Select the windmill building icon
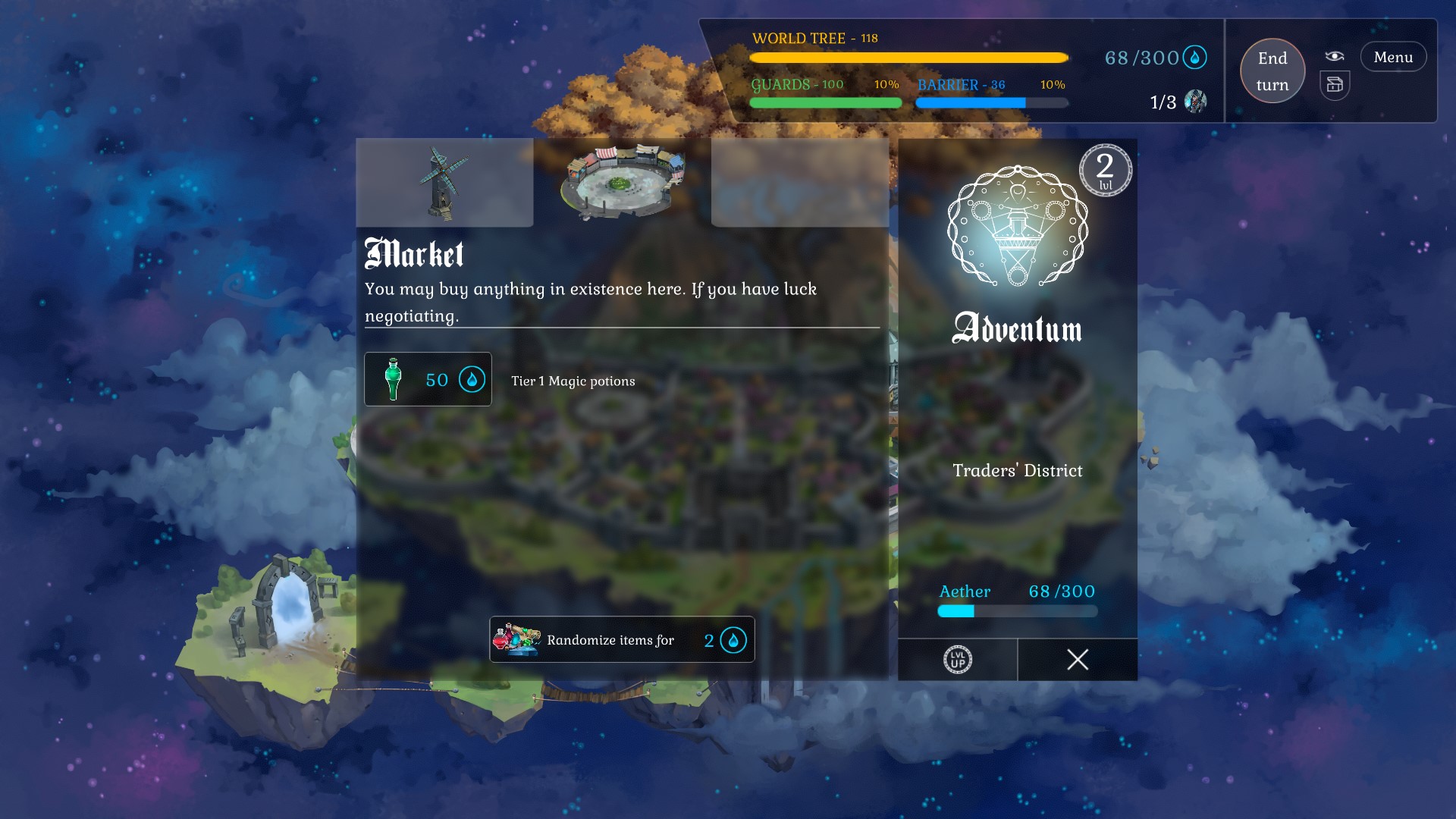Viewport: 1456px width, 819px height. coord(444,182)
